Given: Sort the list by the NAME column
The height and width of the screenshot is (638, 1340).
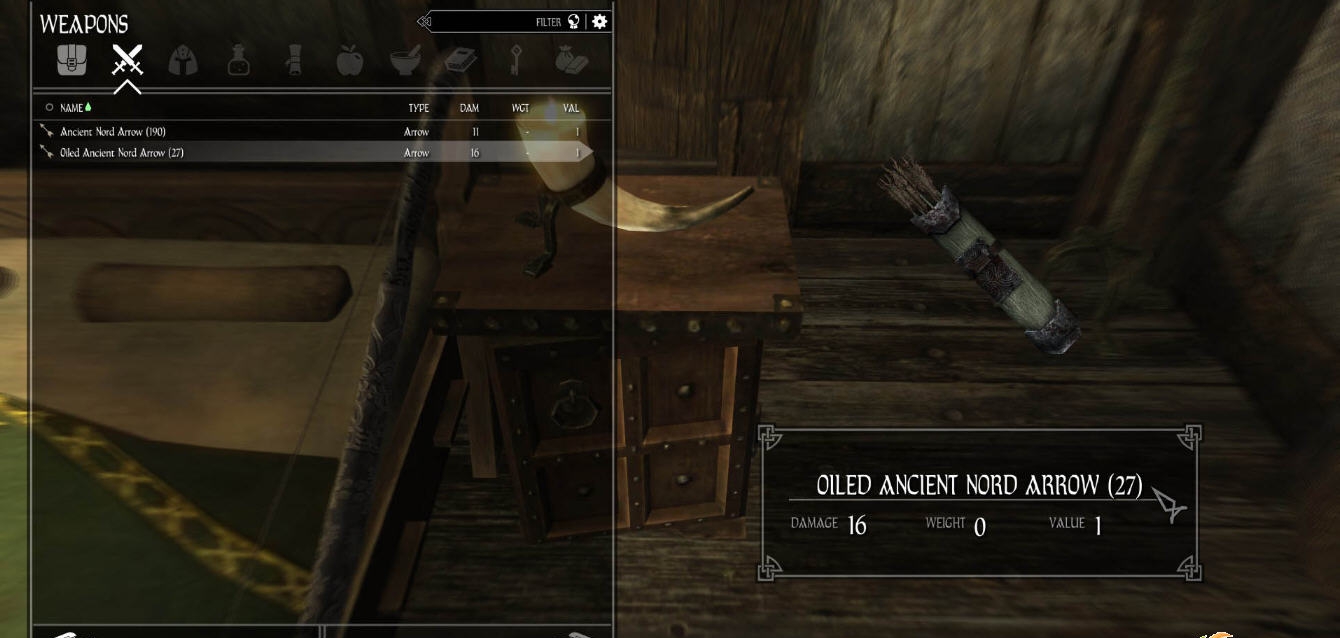Looking at the screenshot, I should tap(72, 108).
